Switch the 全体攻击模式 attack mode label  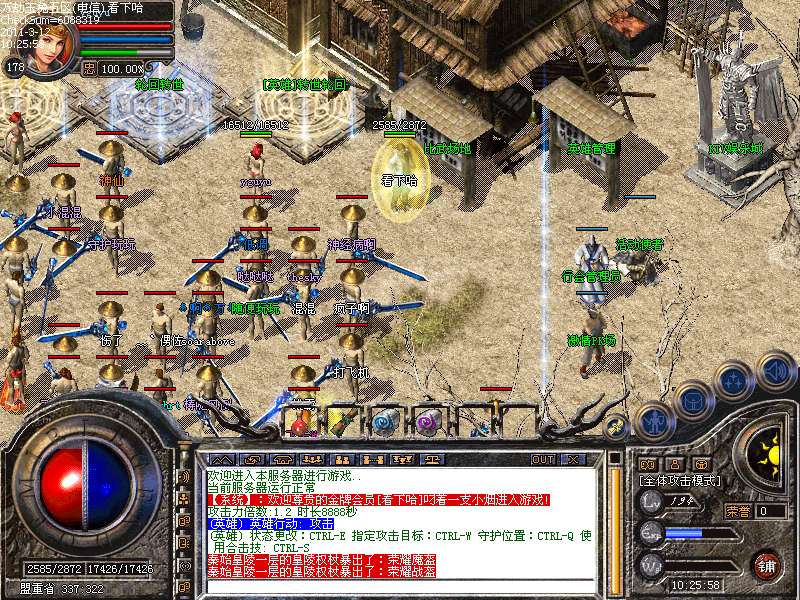678,481
